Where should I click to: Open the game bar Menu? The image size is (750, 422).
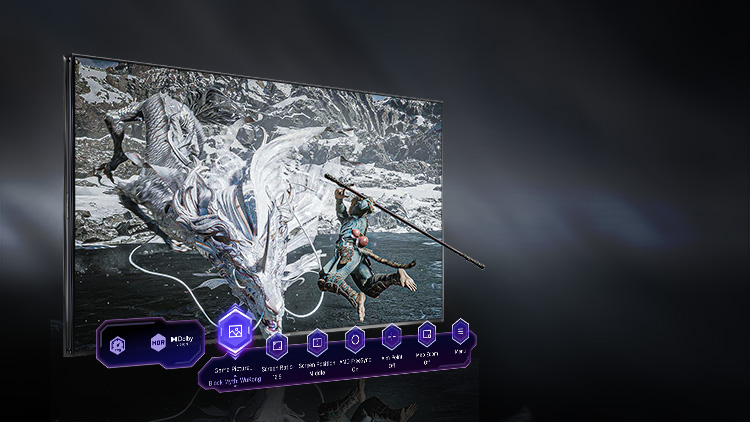[460, 330]
